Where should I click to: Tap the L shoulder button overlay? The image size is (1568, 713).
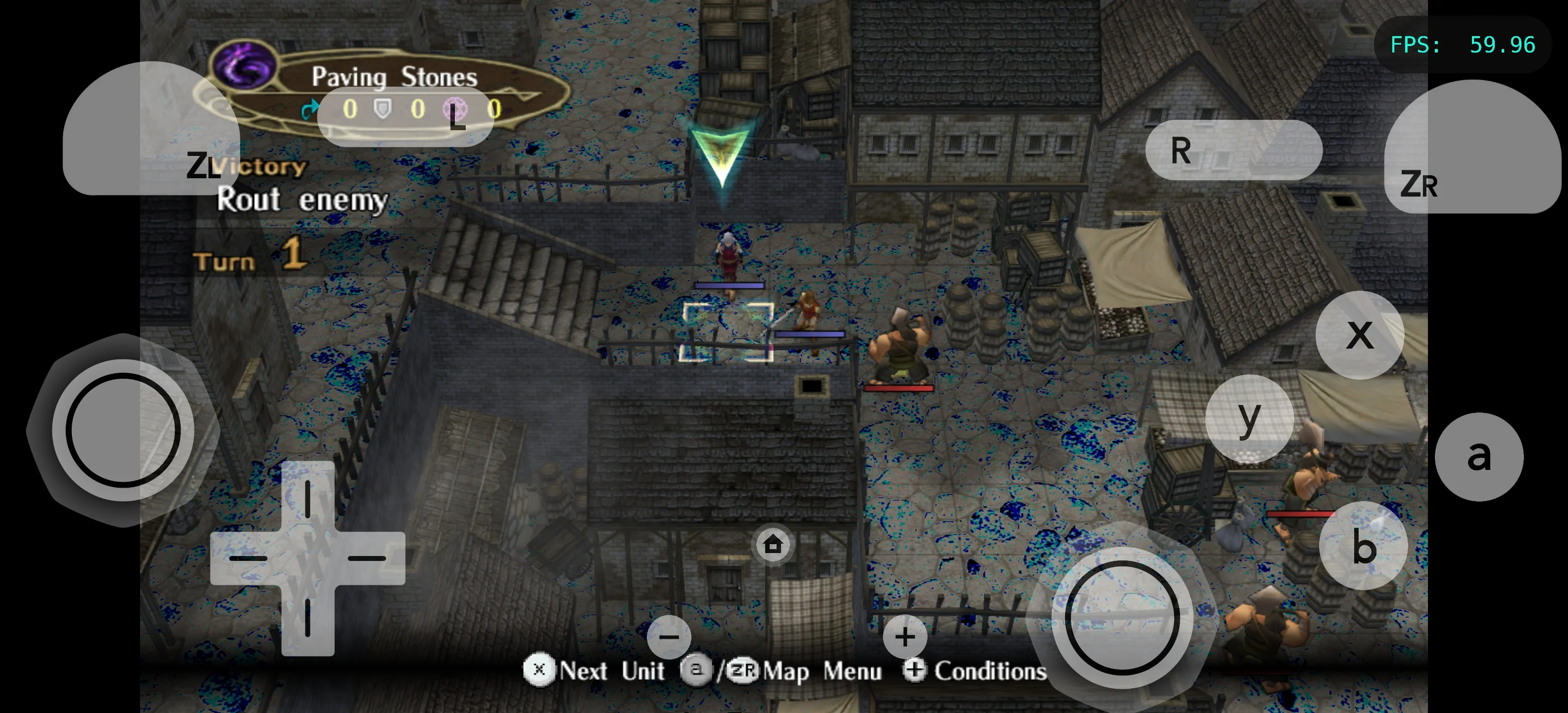tap(405, 116)
